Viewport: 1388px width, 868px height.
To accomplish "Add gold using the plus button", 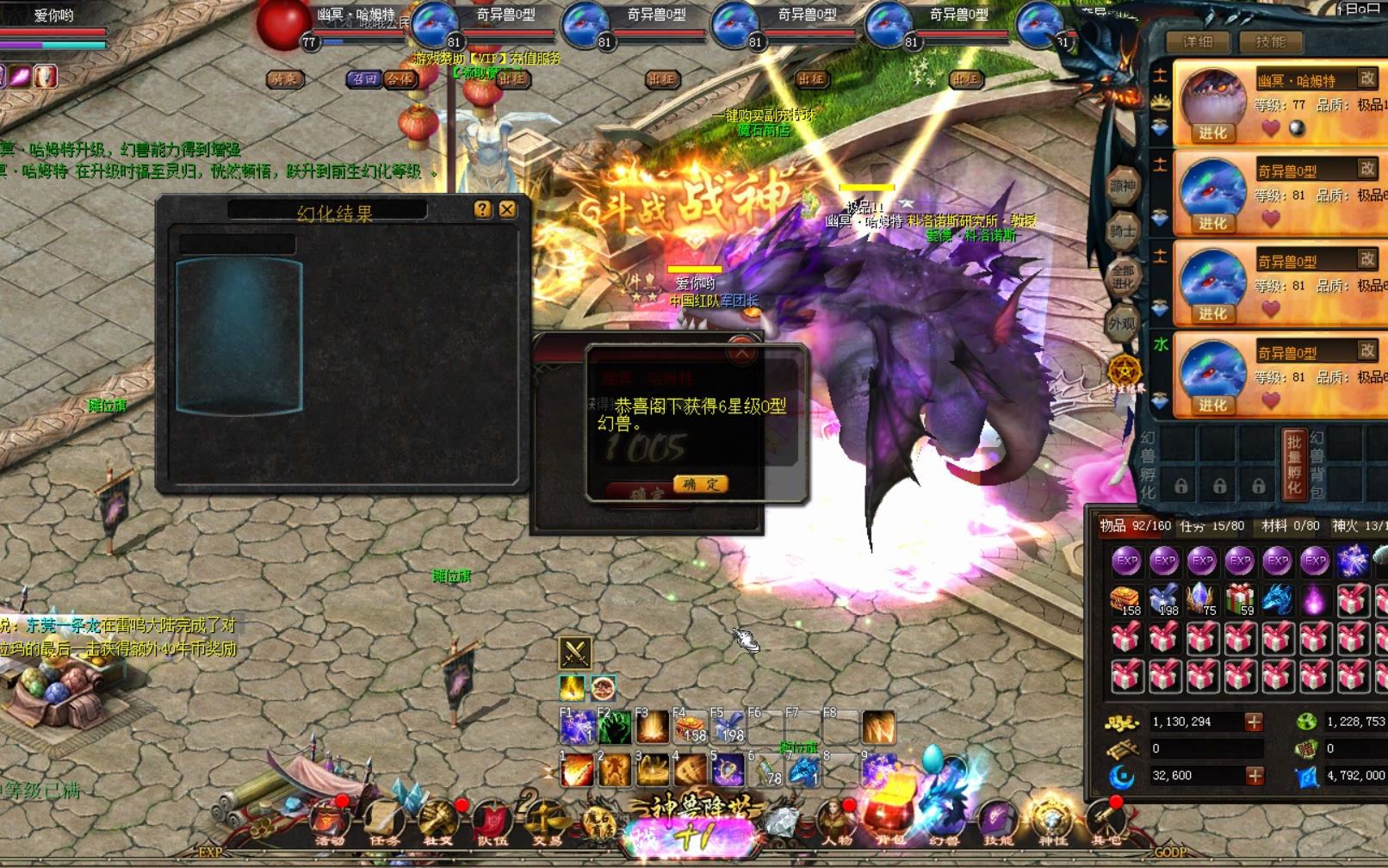I will pos(1254,722).
